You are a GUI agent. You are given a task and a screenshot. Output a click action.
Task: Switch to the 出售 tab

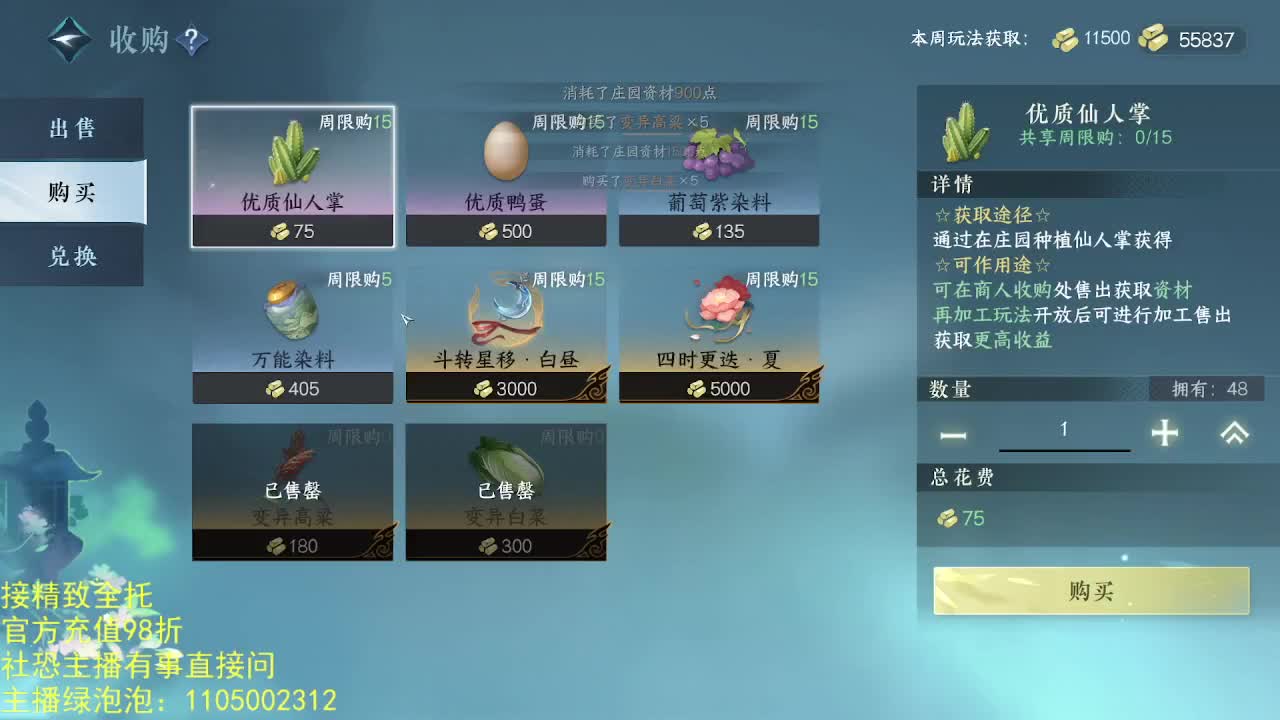pos(70,128)
